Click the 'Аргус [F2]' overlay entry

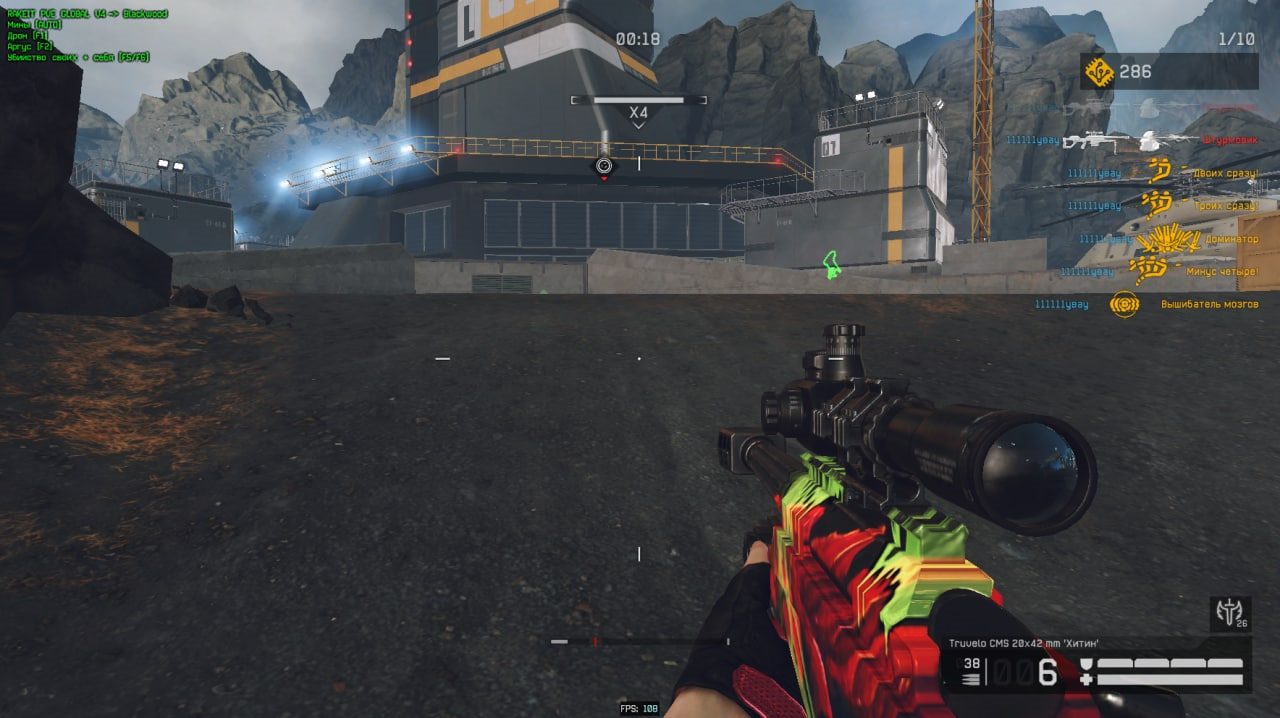[31, 47]
